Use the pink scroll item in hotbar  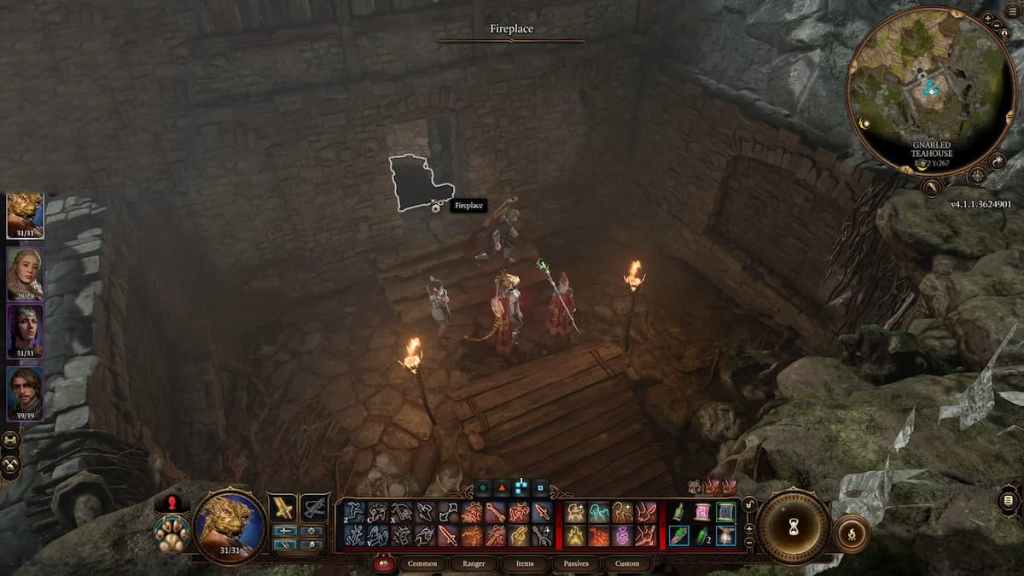[702, 513]
